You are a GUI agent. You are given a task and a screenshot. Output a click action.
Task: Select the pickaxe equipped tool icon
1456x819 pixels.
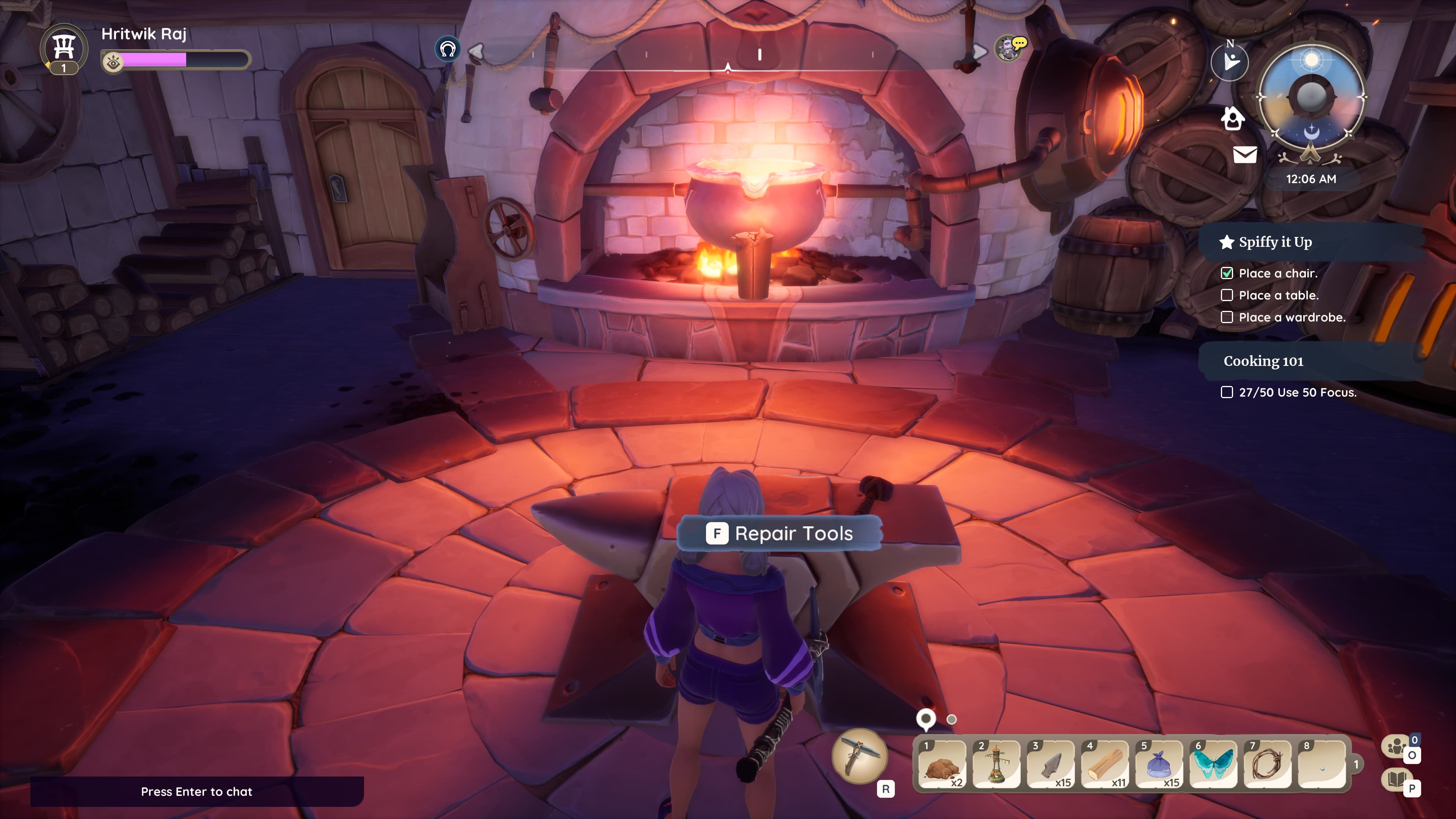(x=859, y=756)
